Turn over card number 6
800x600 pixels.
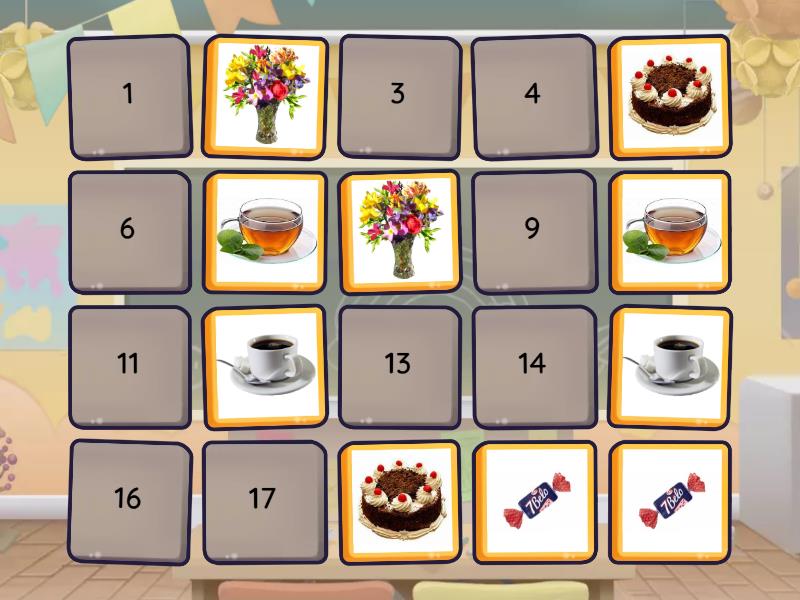(128, 230)
